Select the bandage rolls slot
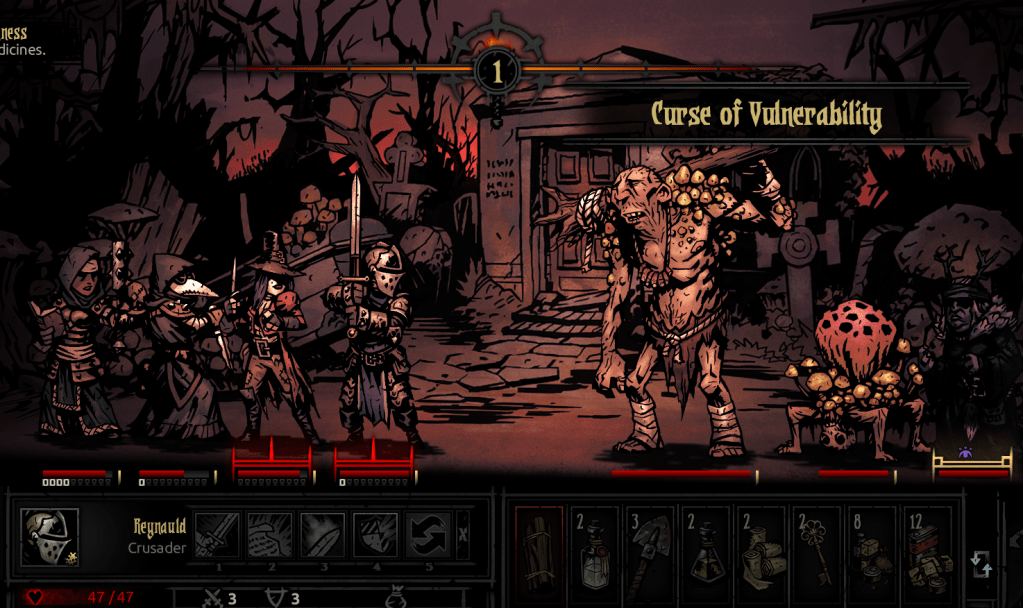Viewport: 1023px width, 608px height. pos(763,551)
